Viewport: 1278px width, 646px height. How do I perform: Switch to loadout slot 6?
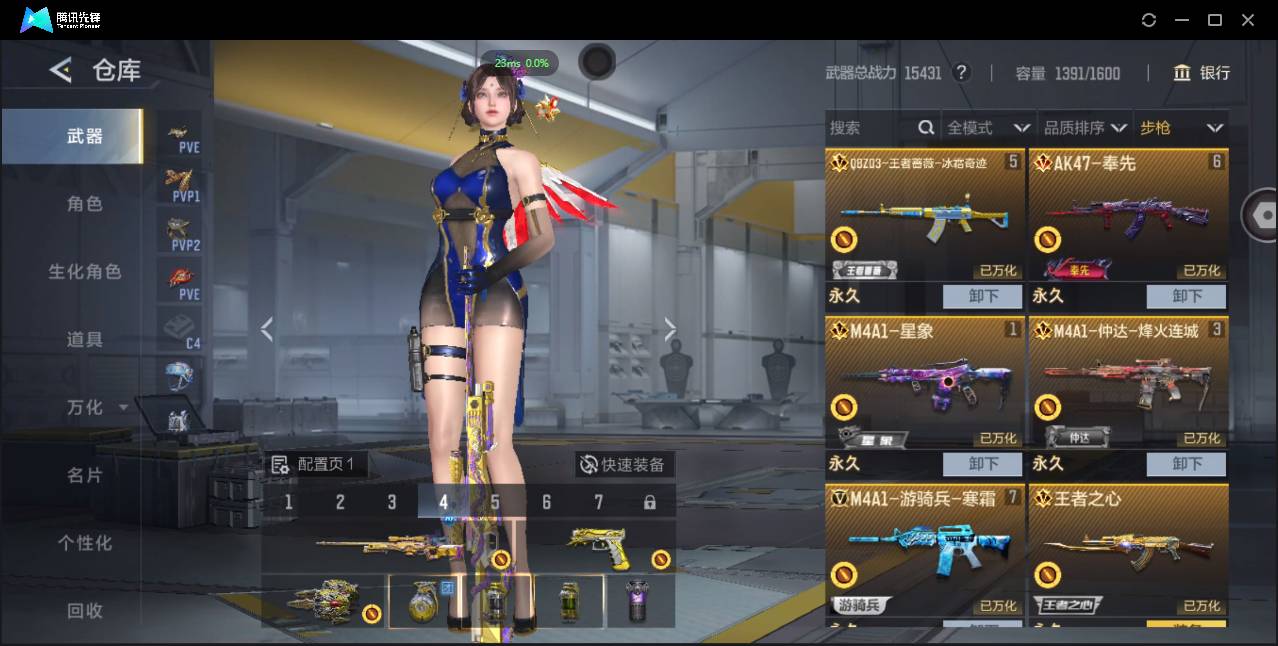546,502
